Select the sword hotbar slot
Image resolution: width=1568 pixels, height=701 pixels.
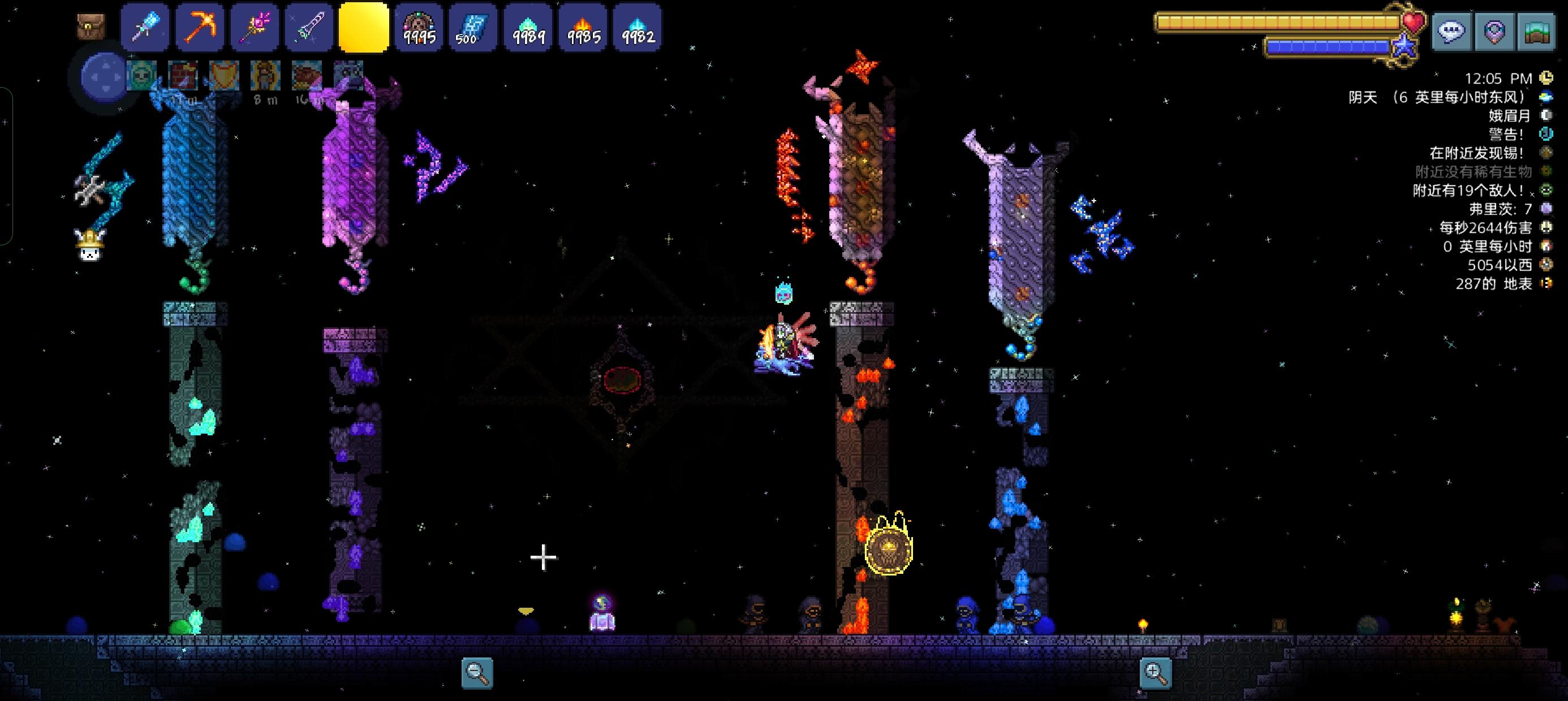pos(309,27)
